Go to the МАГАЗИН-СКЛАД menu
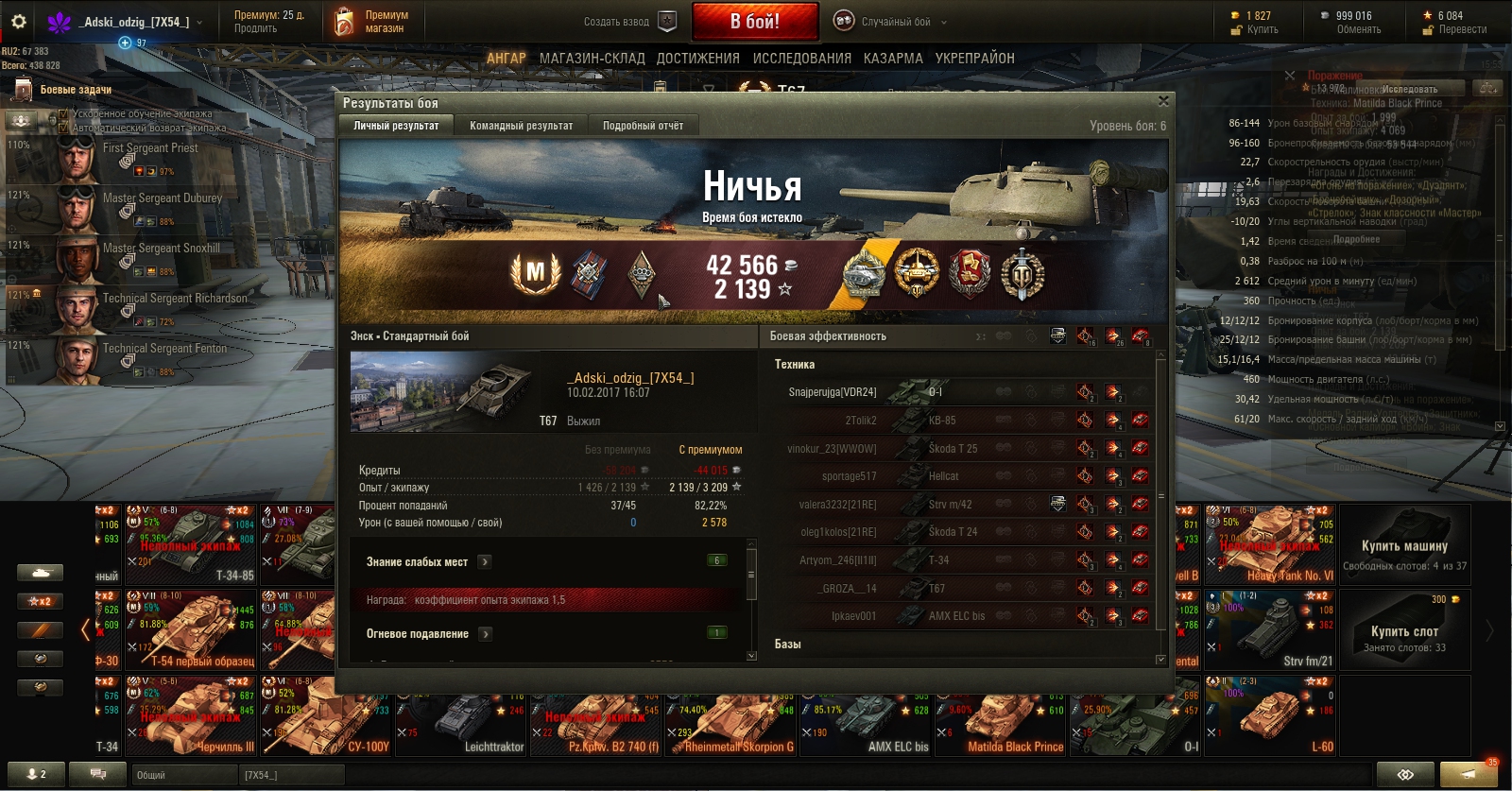The image size is (1512, 791). coord(592,59)
